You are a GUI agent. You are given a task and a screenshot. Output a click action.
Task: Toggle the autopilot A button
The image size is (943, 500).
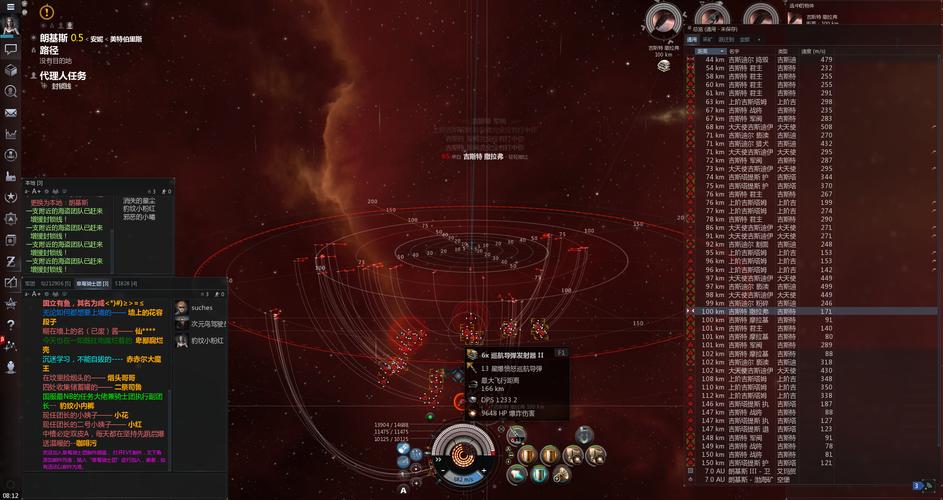click(403, 490)
